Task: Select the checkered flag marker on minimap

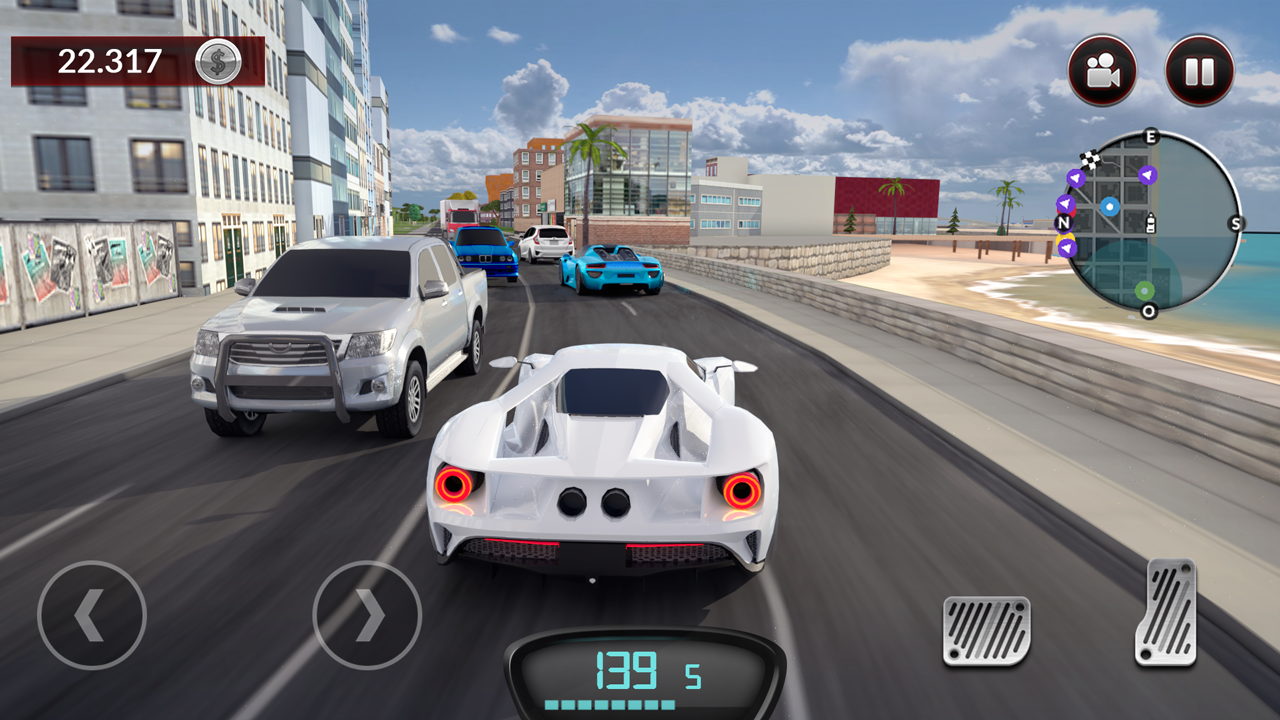Action: click(1090, 159)
